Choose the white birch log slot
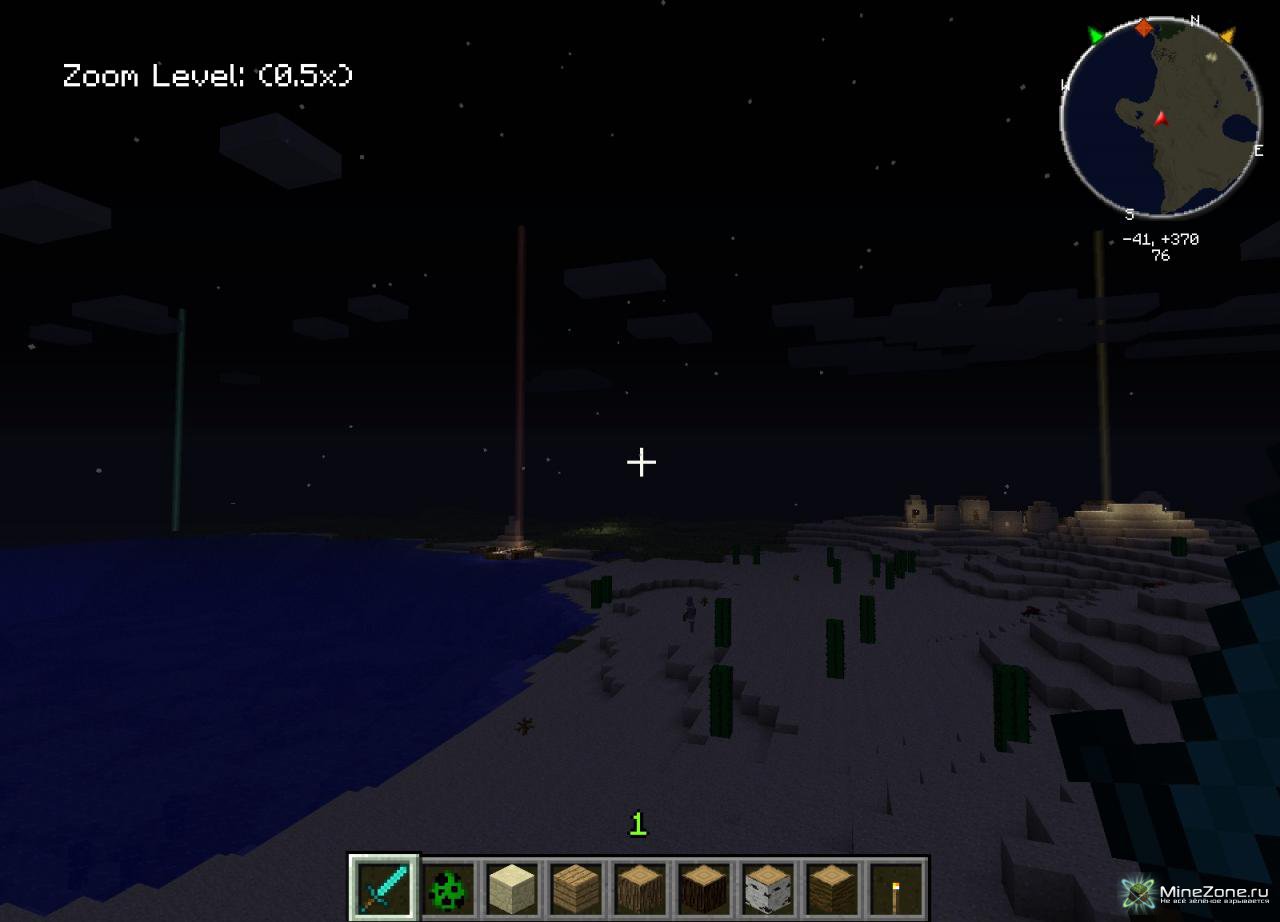This screenshot has width=1280, height=922. (x=768, y=887)
